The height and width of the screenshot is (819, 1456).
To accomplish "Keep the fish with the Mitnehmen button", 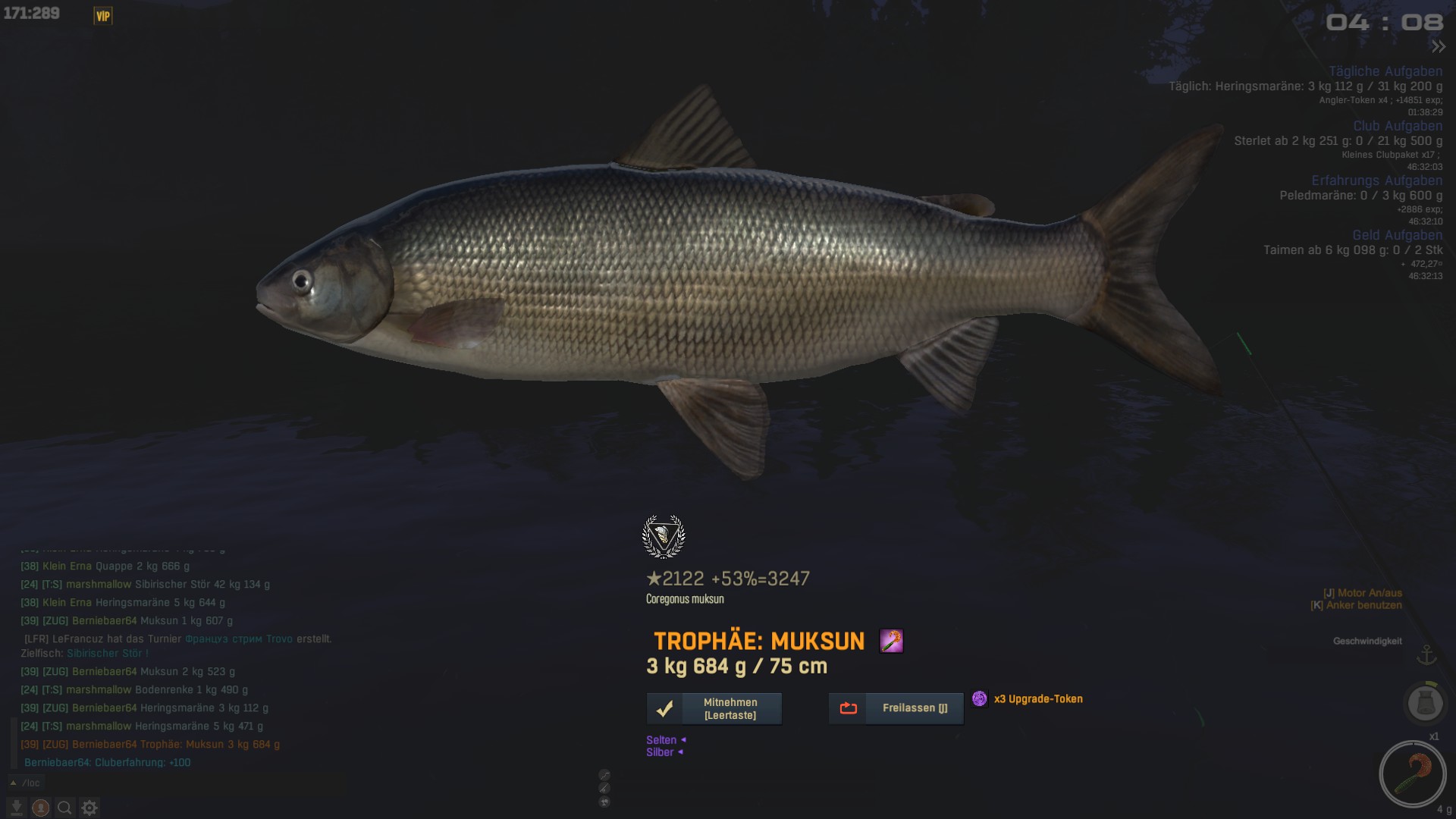I will point(714,708).
